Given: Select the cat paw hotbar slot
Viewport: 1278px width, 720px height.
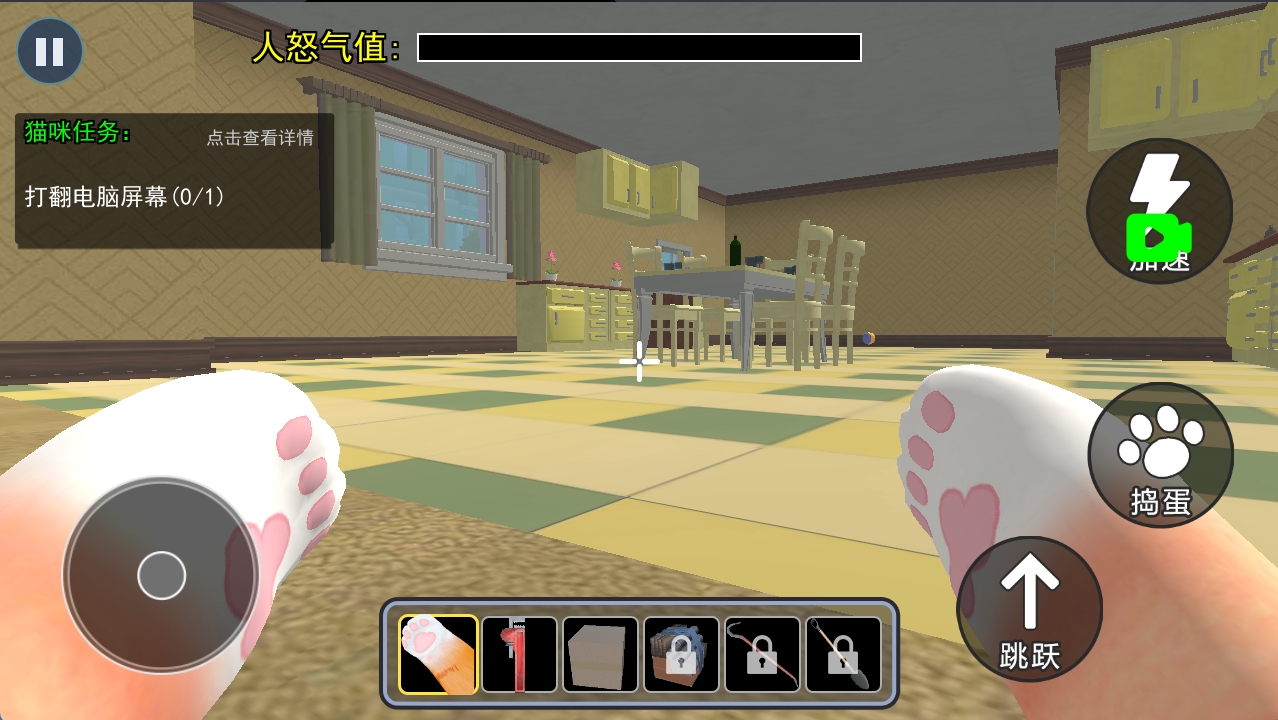Looking at the screenshot, I should click(438, 654).
